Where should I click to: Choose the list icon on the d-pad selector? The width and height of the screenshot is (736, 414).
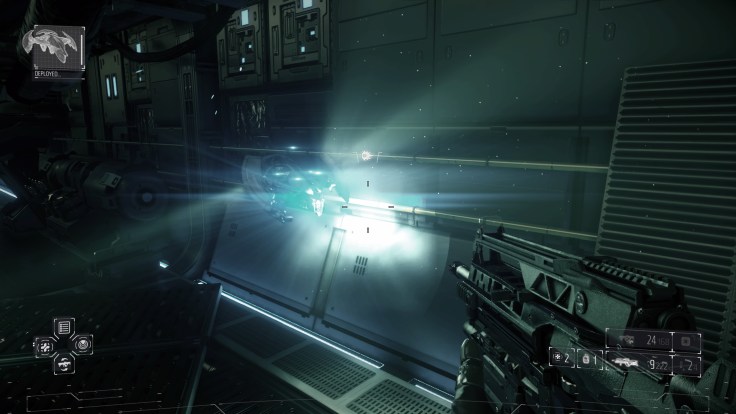click(x=62, y=326)
